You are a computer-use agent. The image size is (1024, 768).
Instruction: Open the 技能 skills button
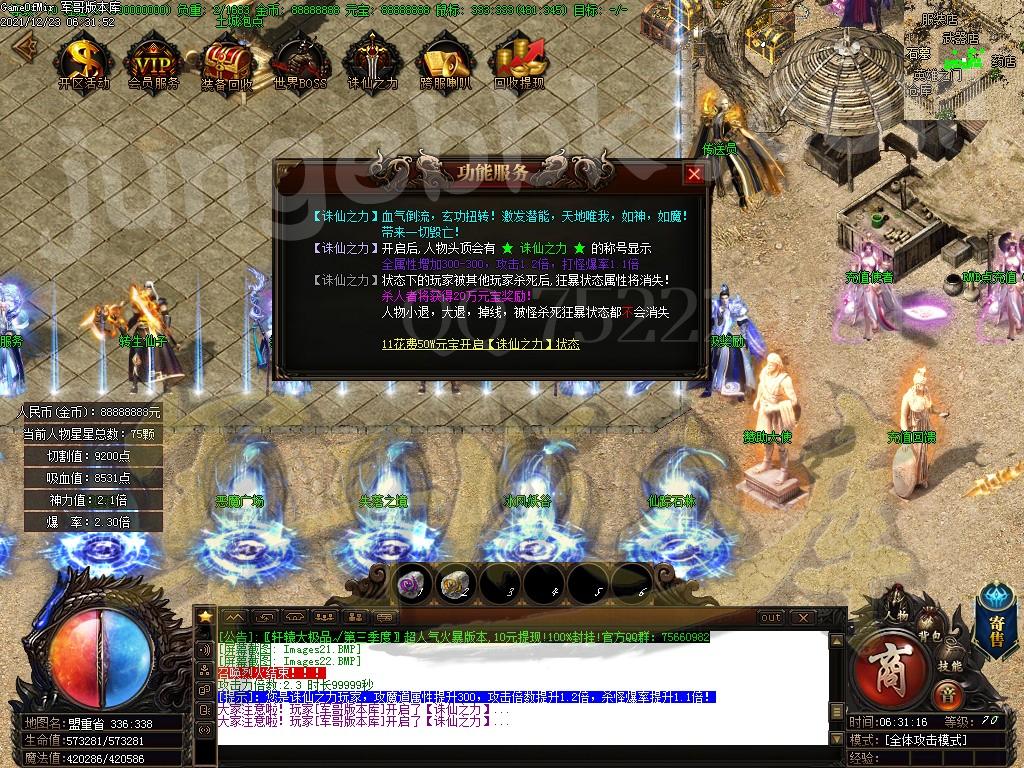tap(950, 665)
